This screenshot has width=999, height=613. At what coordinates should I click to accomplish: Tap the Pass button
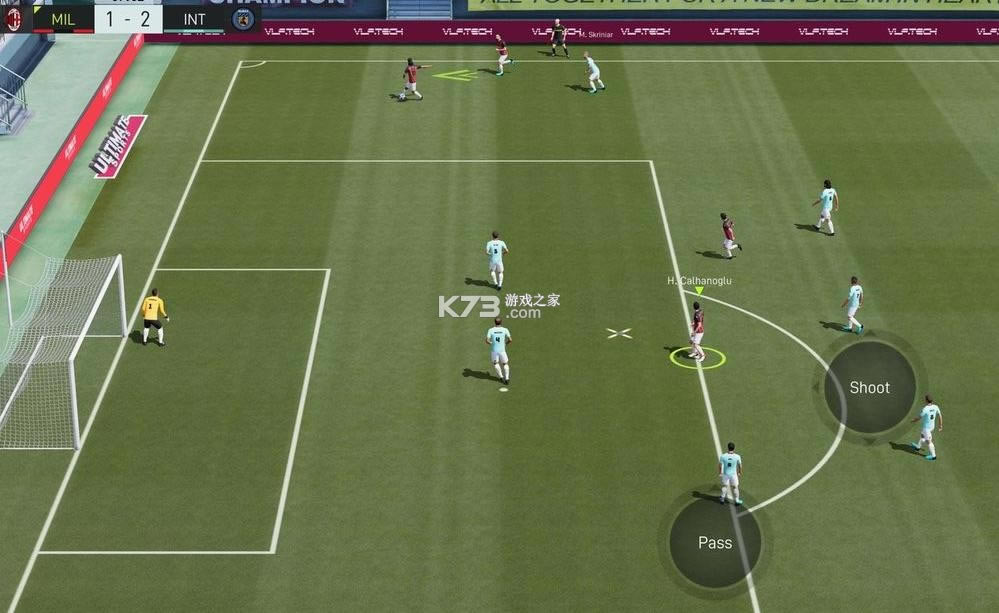[714, 543]
